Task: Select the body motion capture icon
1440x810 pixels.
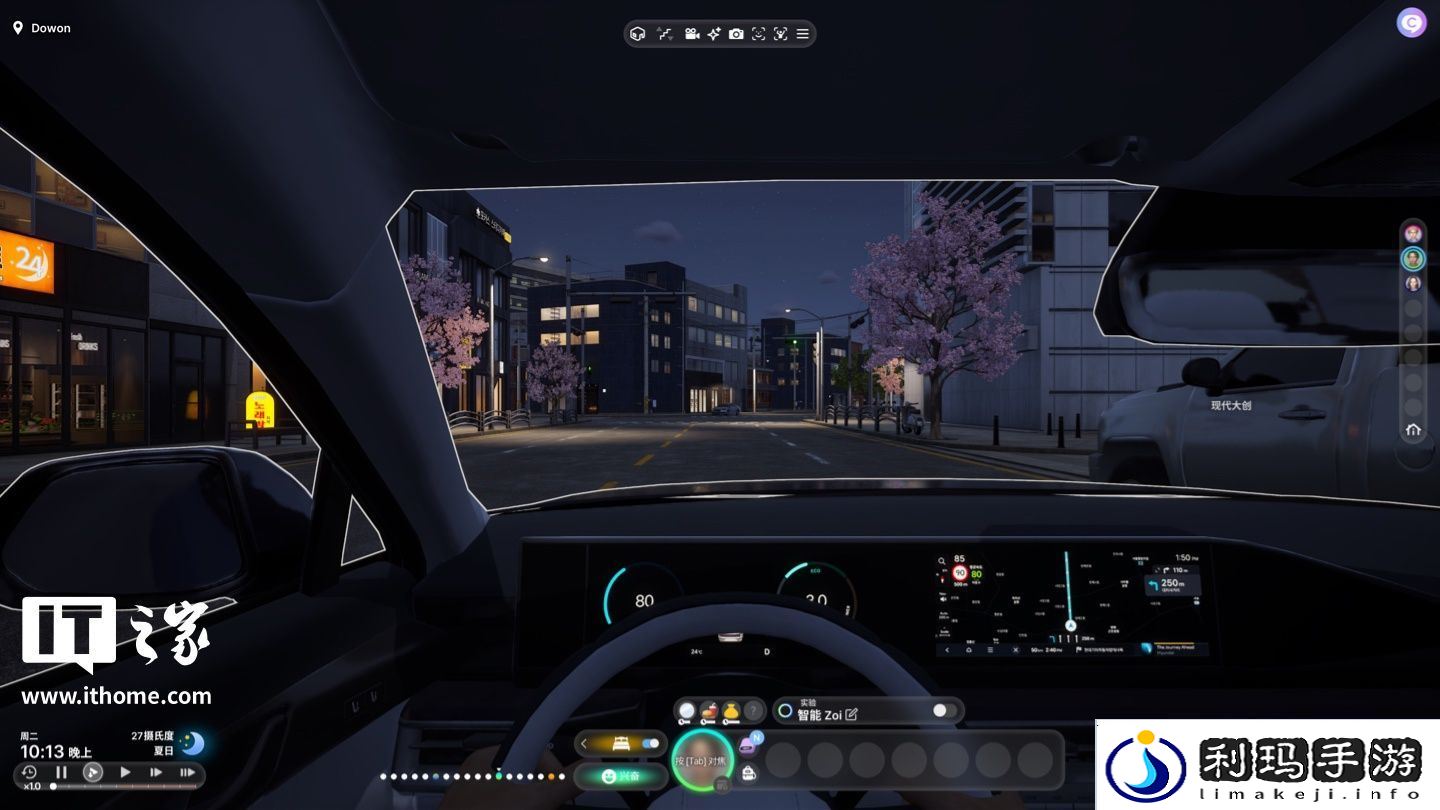Action: point(780,34)
